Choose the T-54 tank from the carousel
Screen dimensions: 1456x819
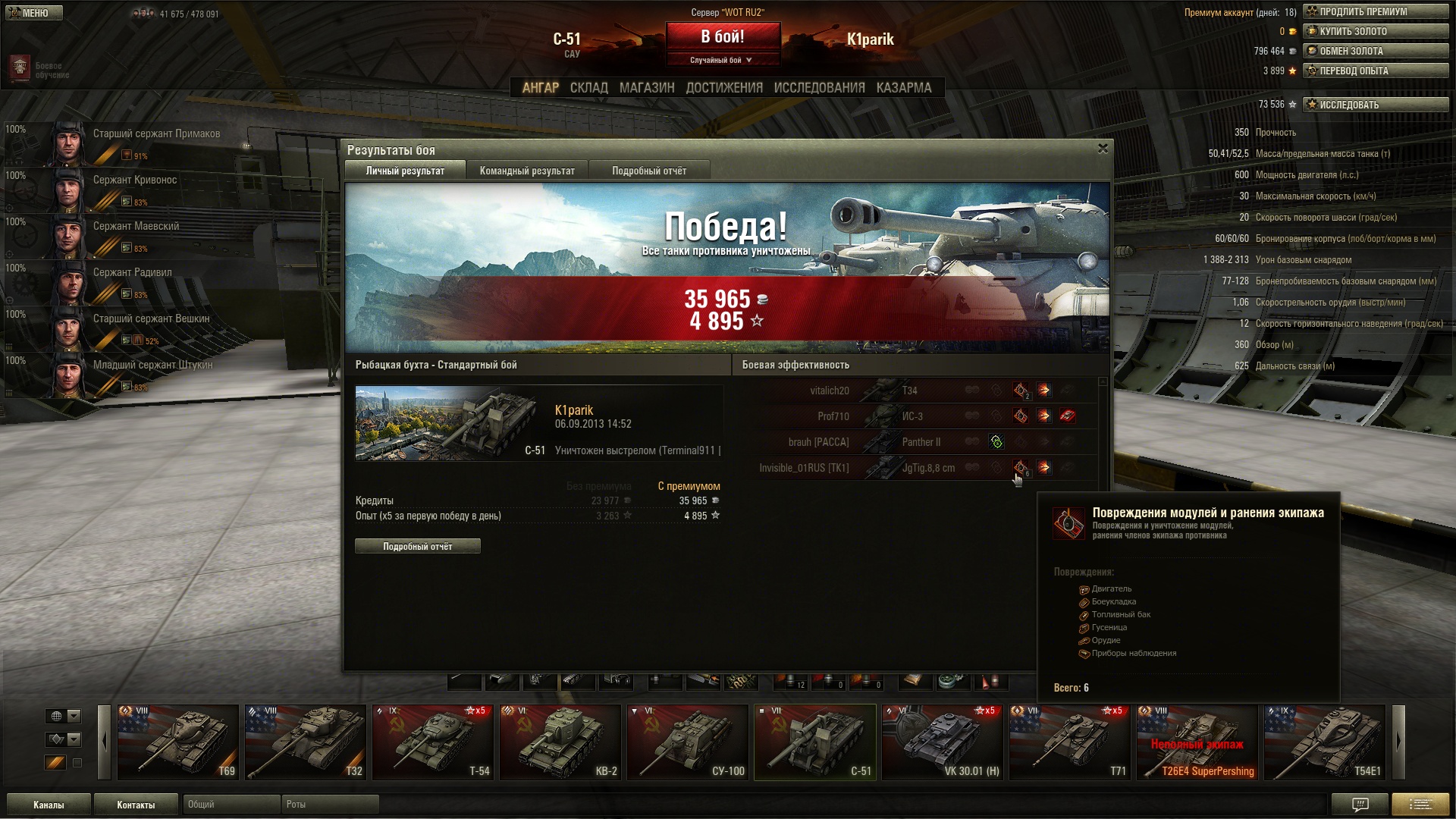point(432,742)
